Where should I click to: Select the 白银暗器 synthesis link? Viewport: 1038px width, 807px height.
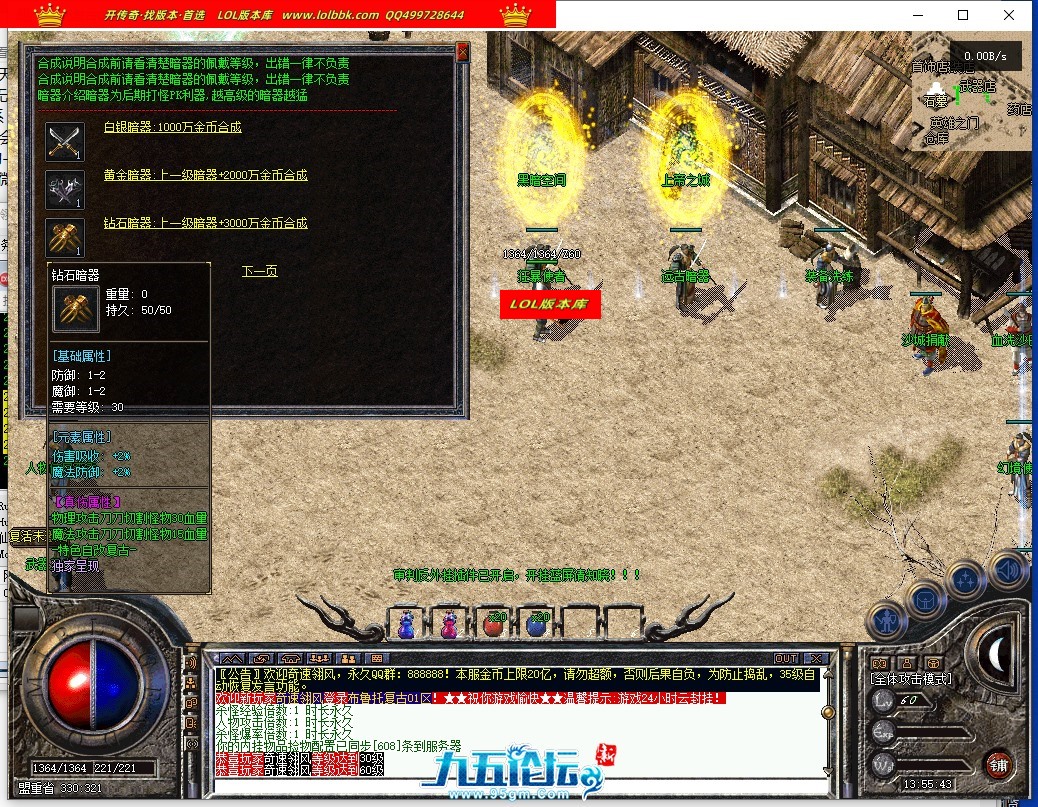point(172,127)
